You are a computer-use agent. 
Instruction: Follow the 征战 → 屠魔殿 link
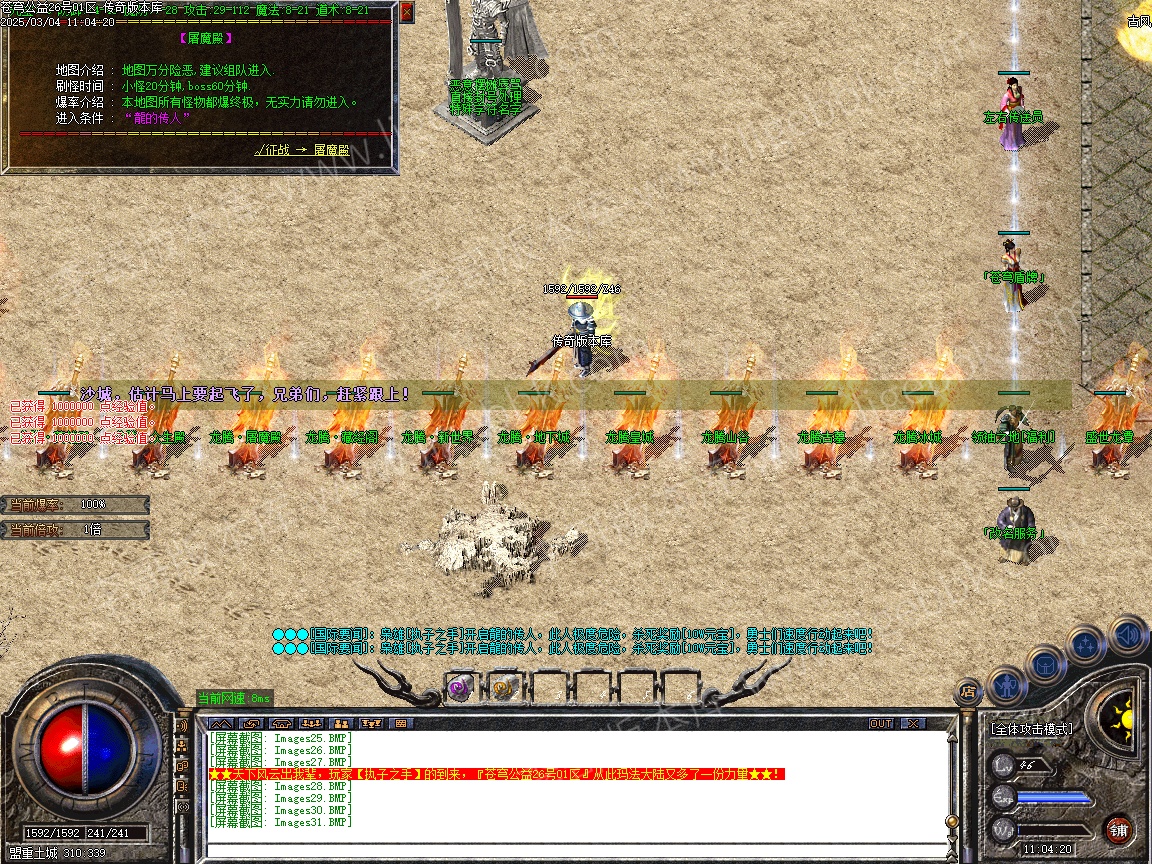[302, 150]
